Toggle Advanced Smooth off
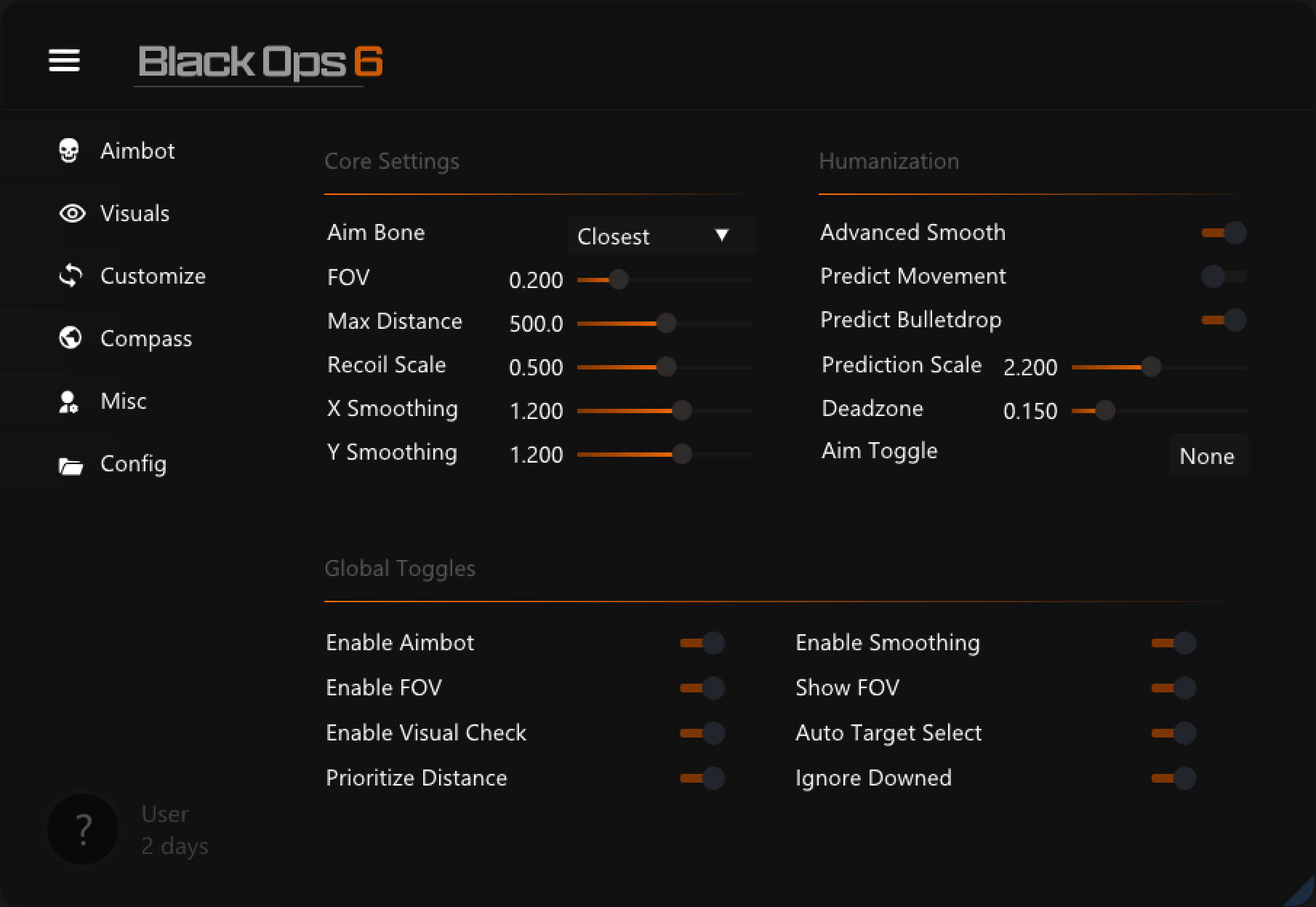1316x907 pixels. 1224,233
